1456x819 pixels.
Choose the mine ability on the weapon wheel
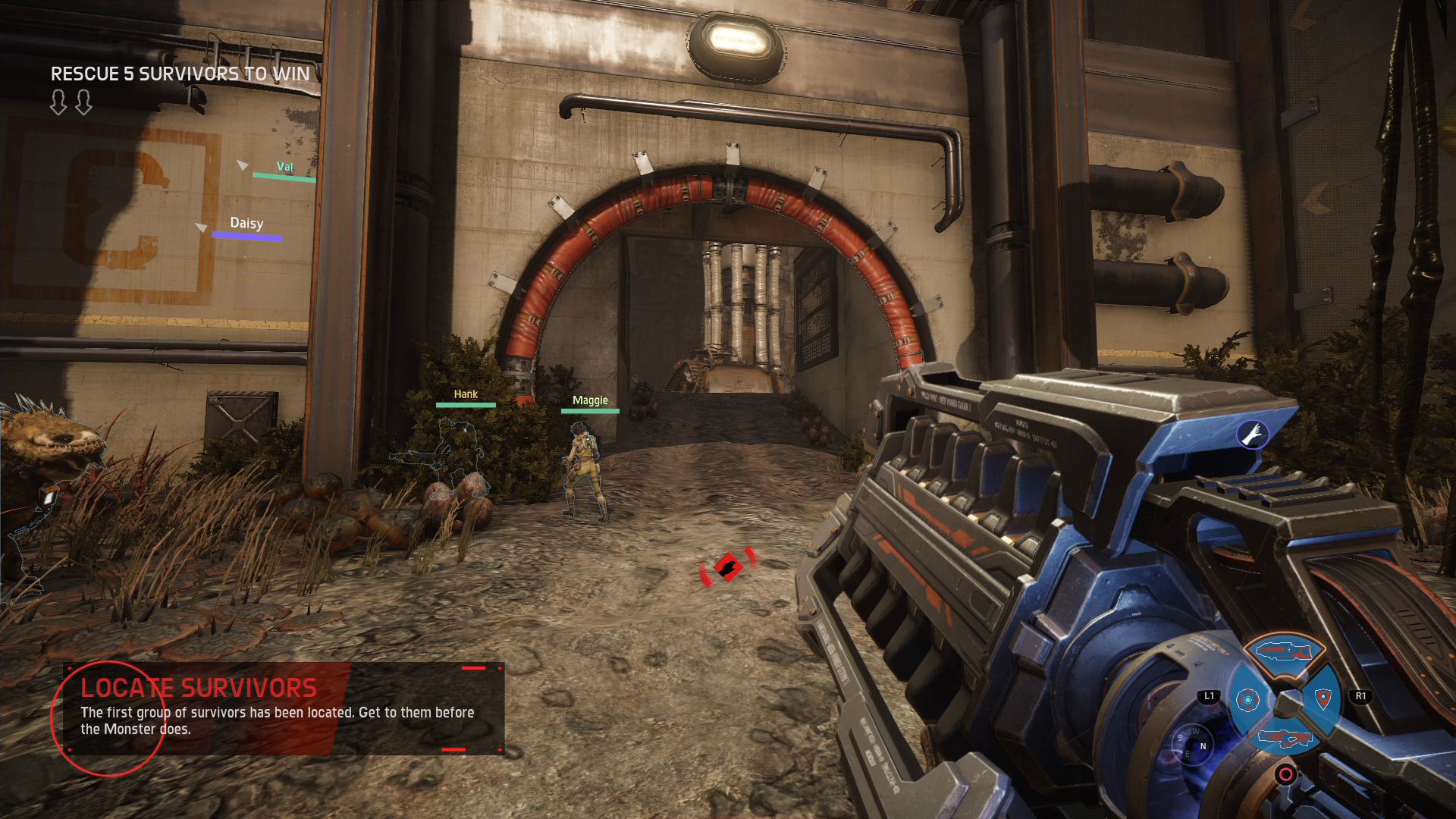(1247, 699)
